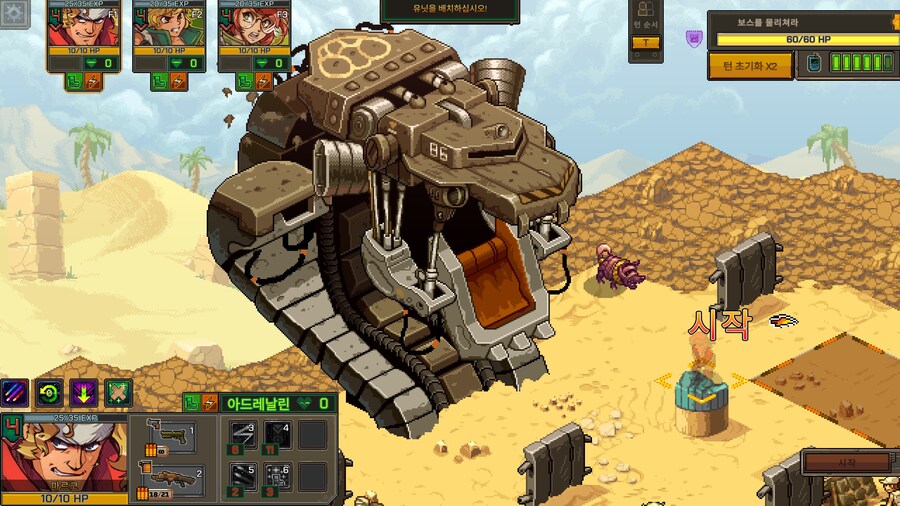Click the crossed bandage icon

(x=118, y=392)
